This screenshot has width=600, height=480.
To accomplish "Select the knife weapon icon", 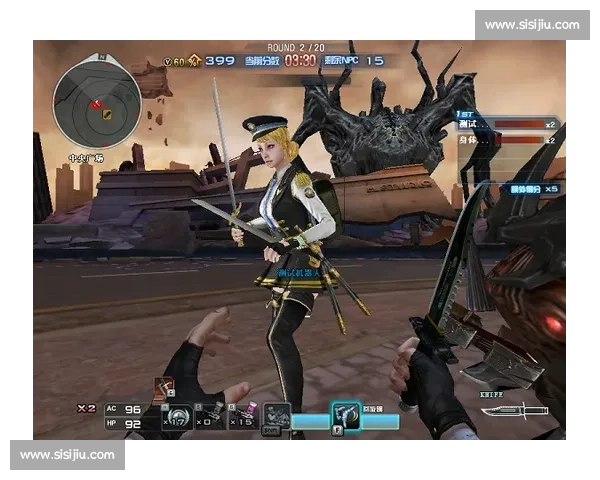I will pyautogui.click(x=514, y=410).
